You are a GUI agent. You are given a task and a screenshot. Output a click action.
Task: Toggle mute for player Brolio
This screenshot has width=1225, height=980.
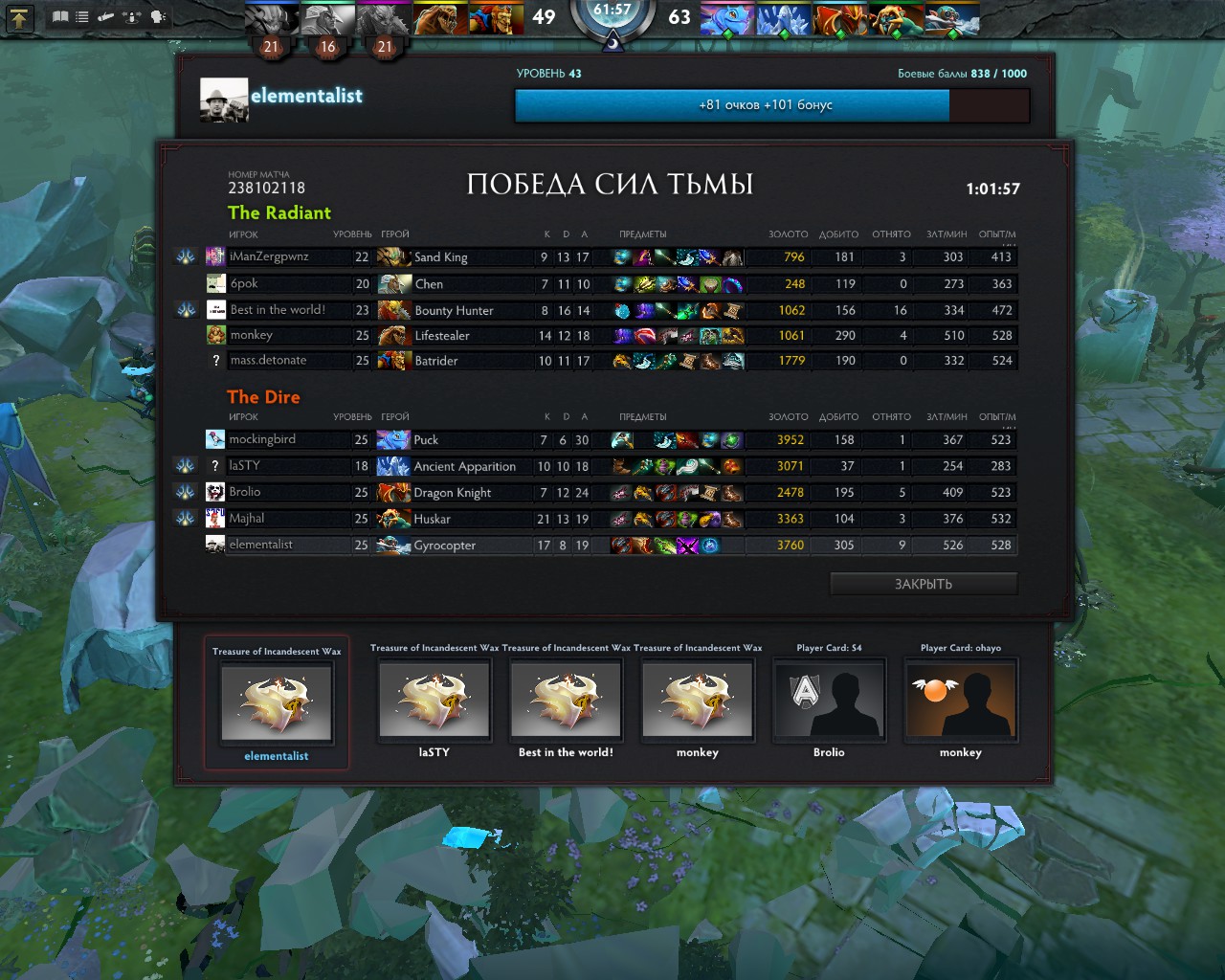point(187,492)
